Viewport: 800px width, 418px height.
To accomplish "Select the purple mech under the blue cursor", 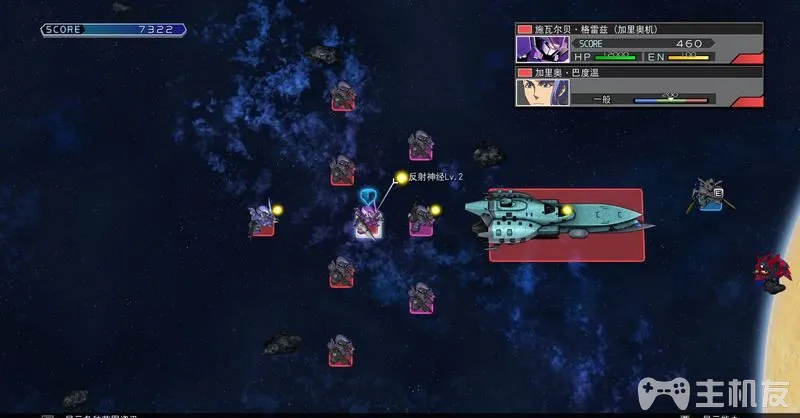I will (x=368, y=218).
